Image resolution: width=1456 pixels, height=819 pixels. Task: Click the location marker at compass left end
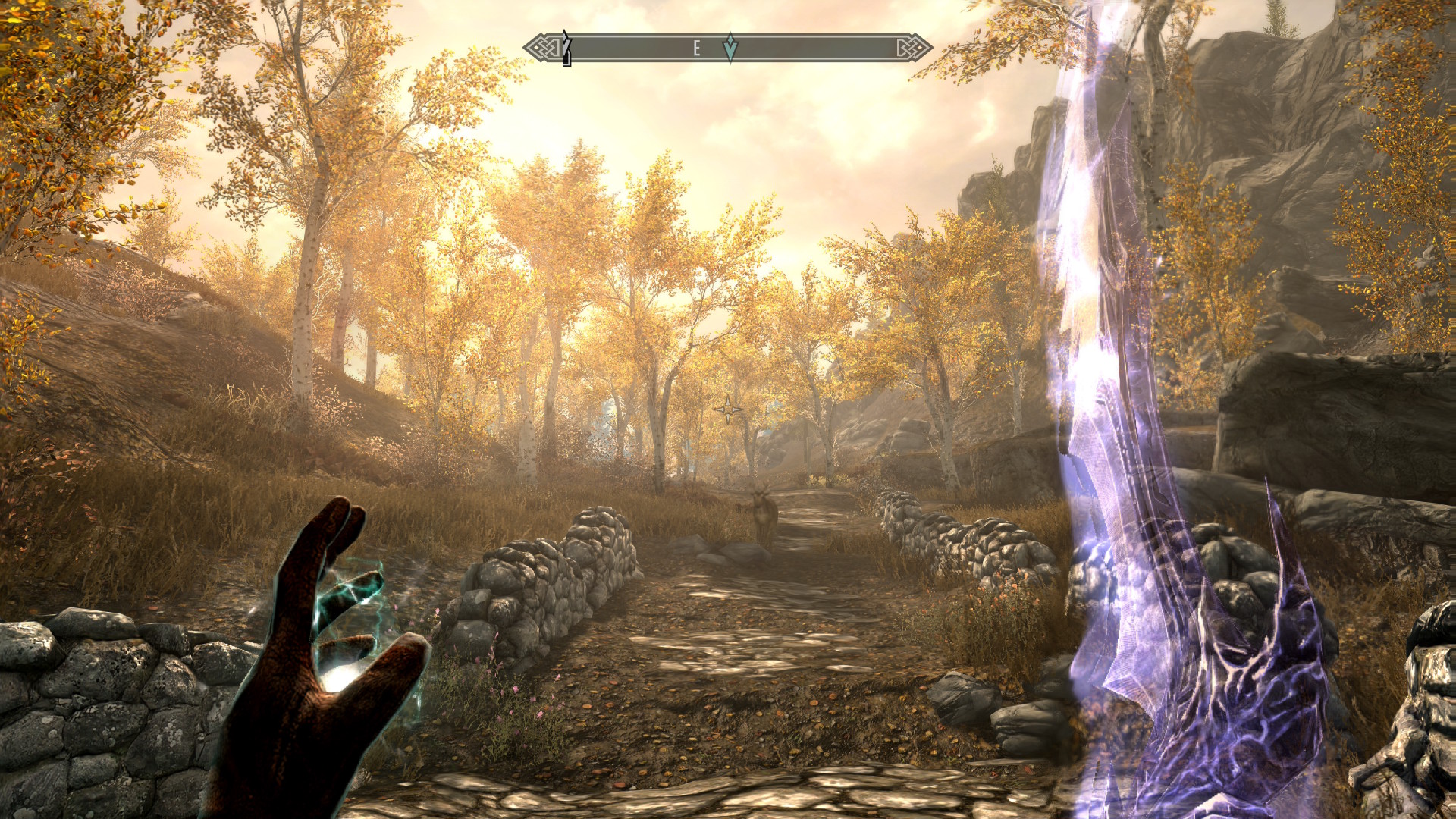coord(566,49)
